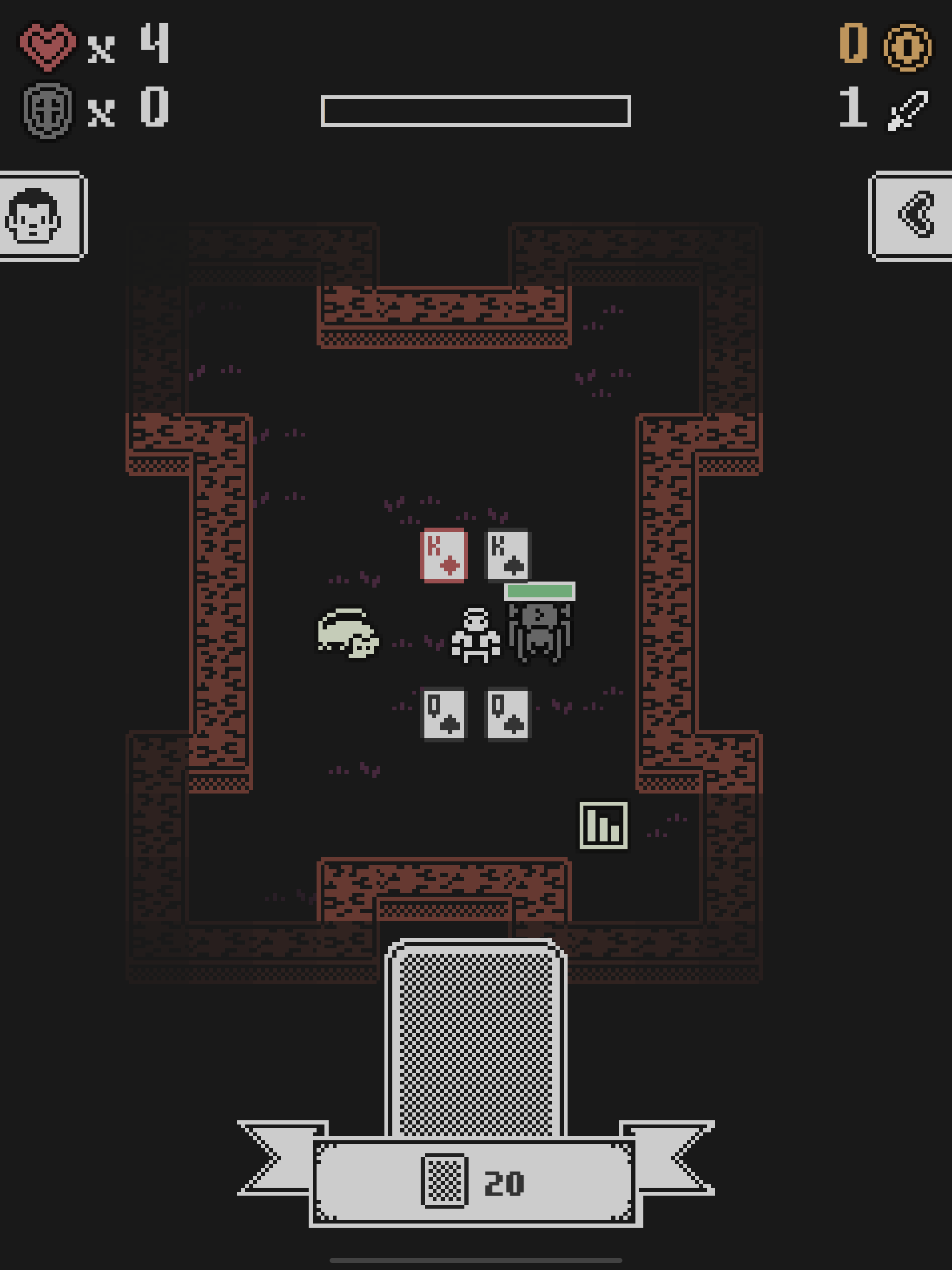Click the spider enemy's green health bar
Viewport: 952px width, 1270px height.
(x=541, y=591)
